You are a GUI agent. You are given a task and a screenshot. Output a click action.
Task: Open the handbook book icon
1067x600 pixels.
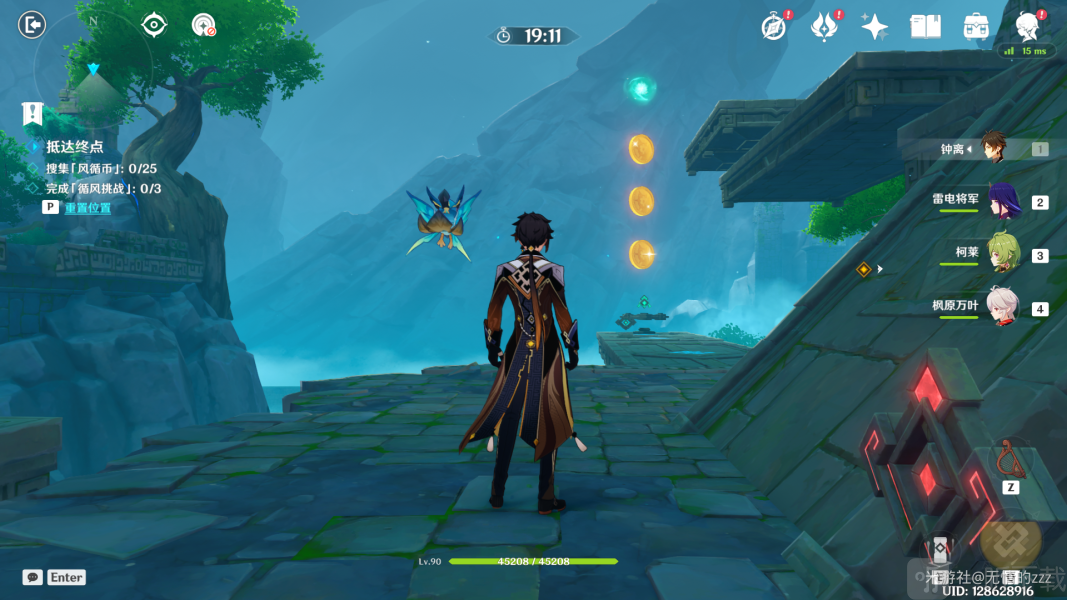[925, 27]
